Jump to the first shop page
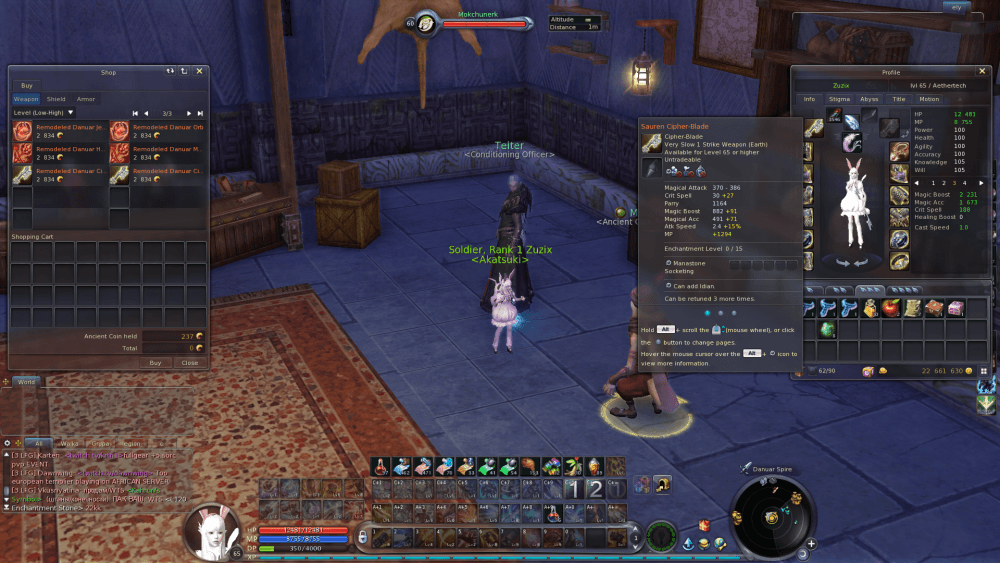This screenshot has height=563, width=1000. [135, 113]
